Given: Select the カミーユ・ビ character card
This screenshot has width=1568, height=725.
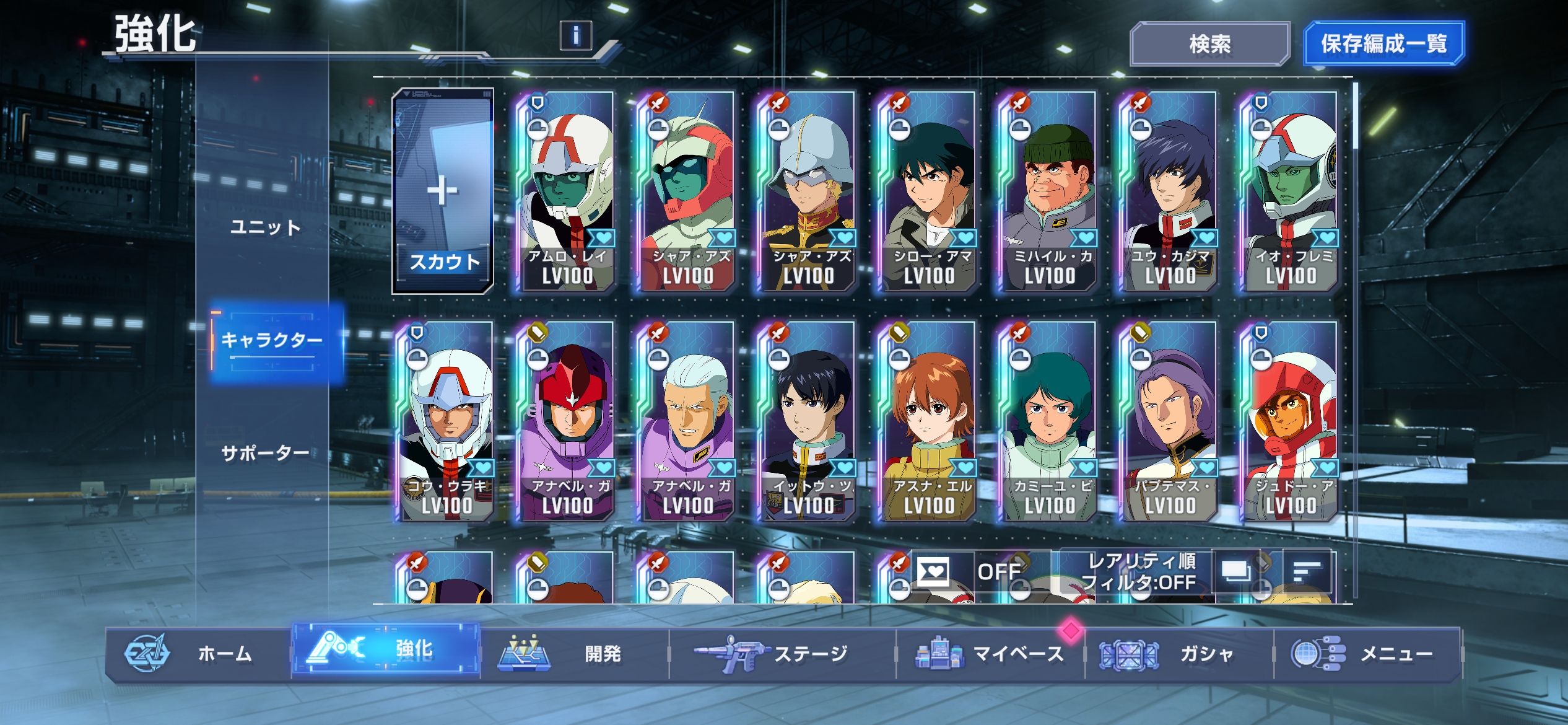Looking at the screenshot, I should coord(1048,421).
